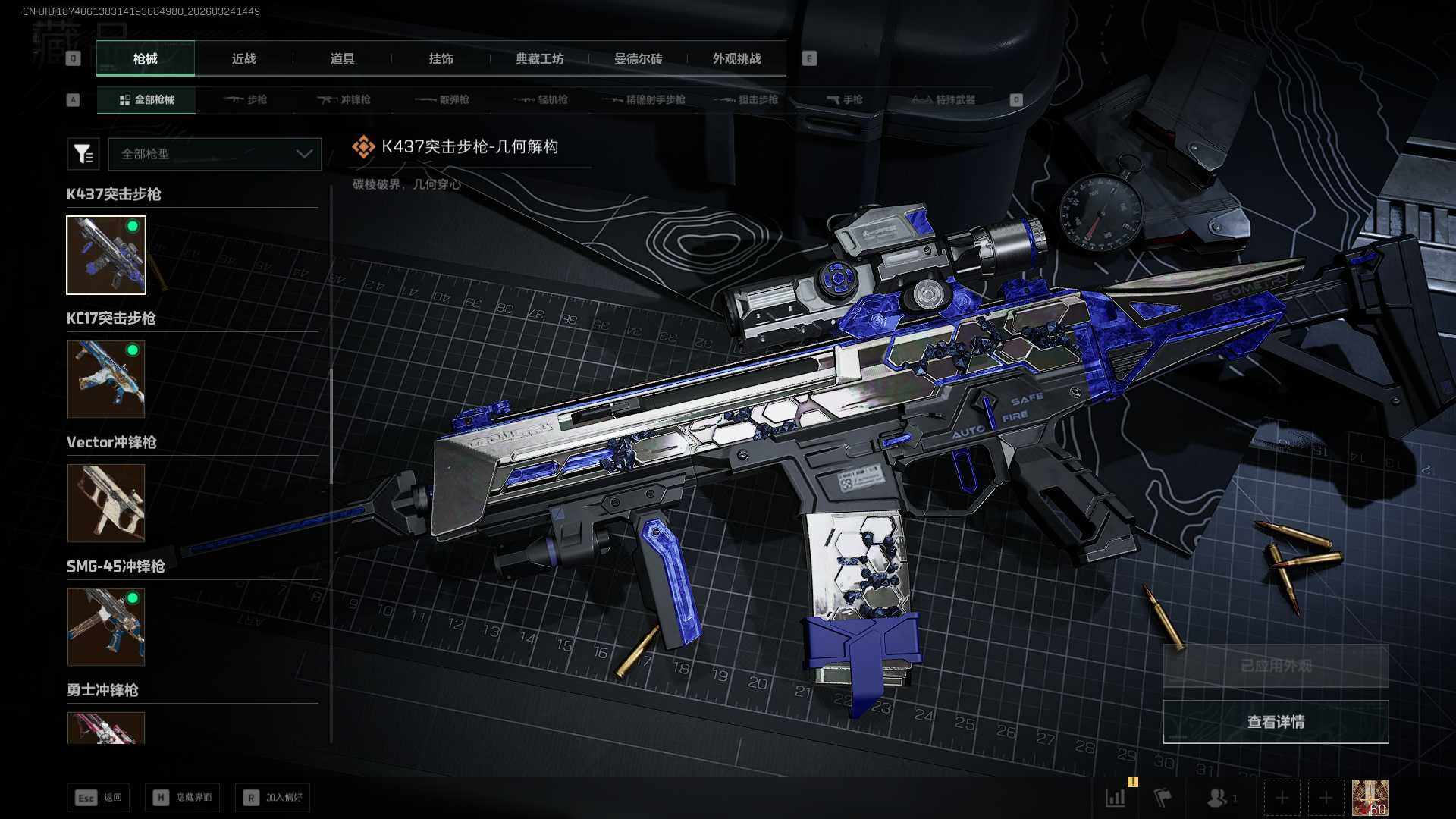
Task: Open the friends list icon
Action: (x=1220, y=798)
